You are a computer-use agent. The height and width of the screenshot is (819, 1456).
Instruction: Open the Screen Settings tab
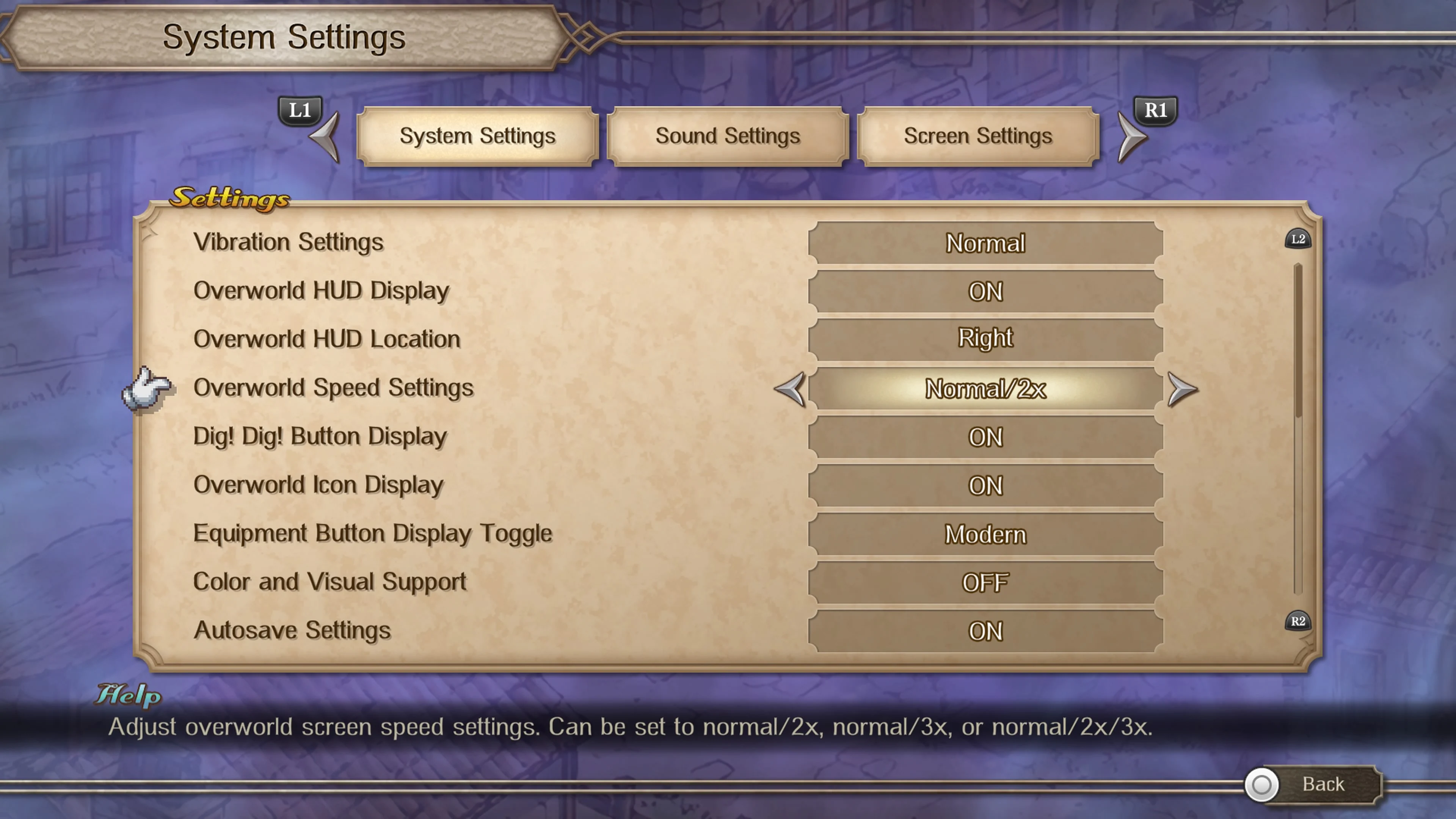(979, 136)
